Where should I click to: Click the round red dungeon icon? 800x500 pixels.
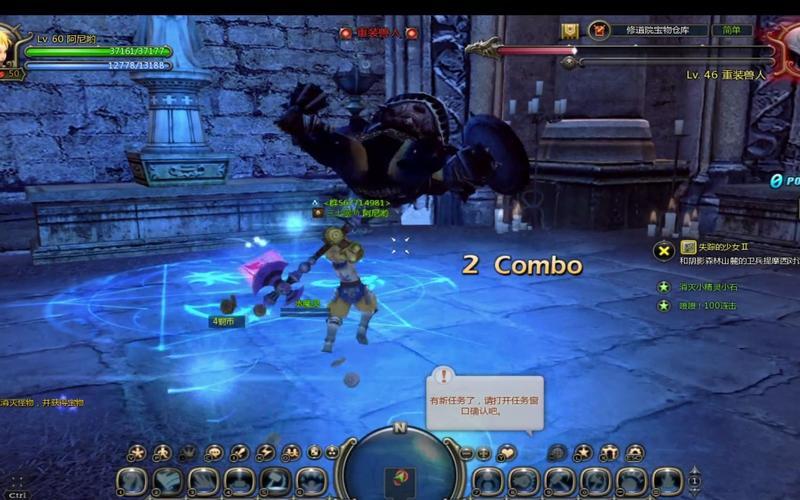(x=599, y=31)
